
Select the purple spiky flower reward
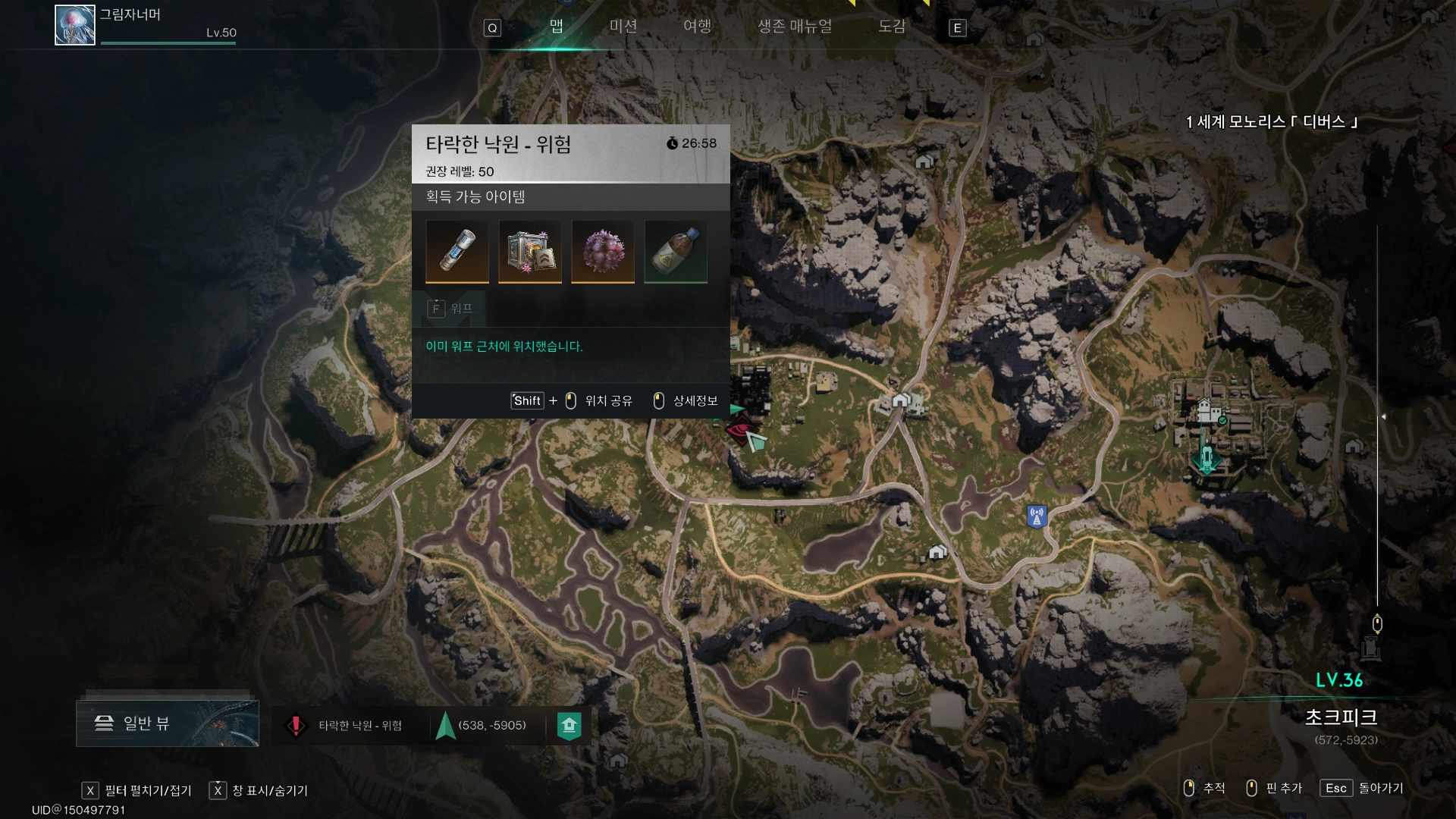click(603, 251)
